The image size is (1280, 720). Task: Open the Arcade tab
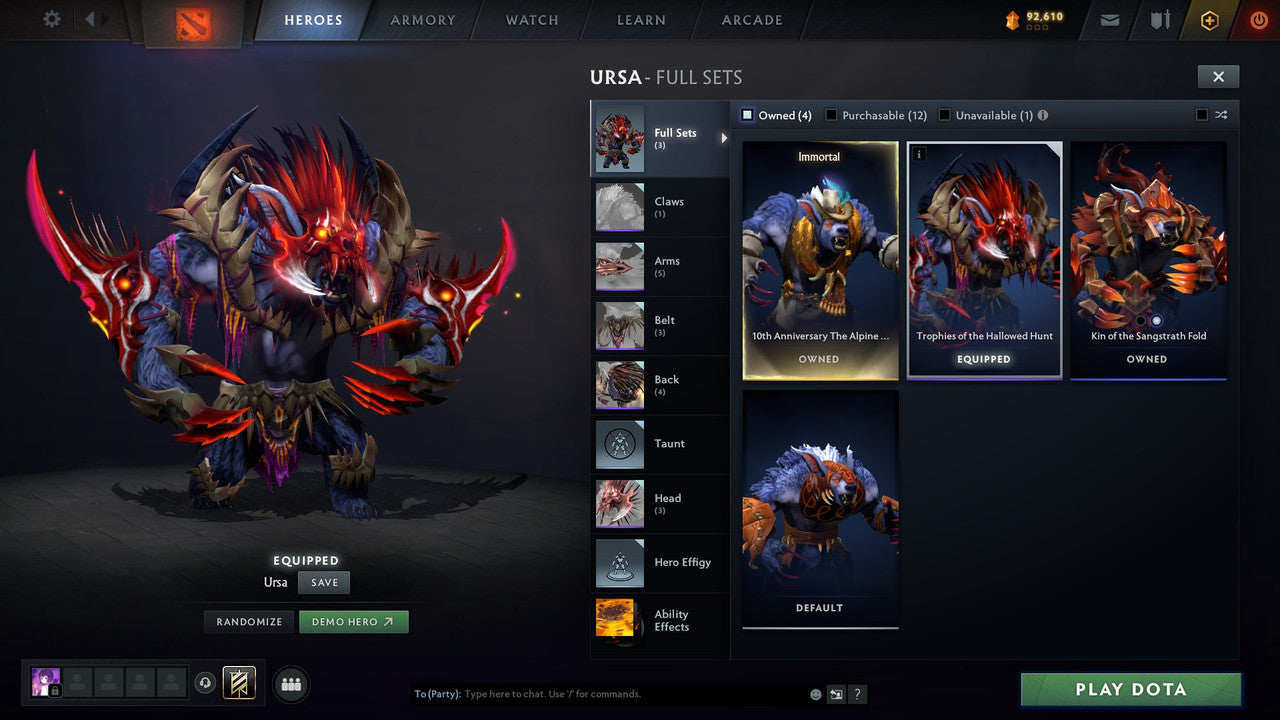752,20
